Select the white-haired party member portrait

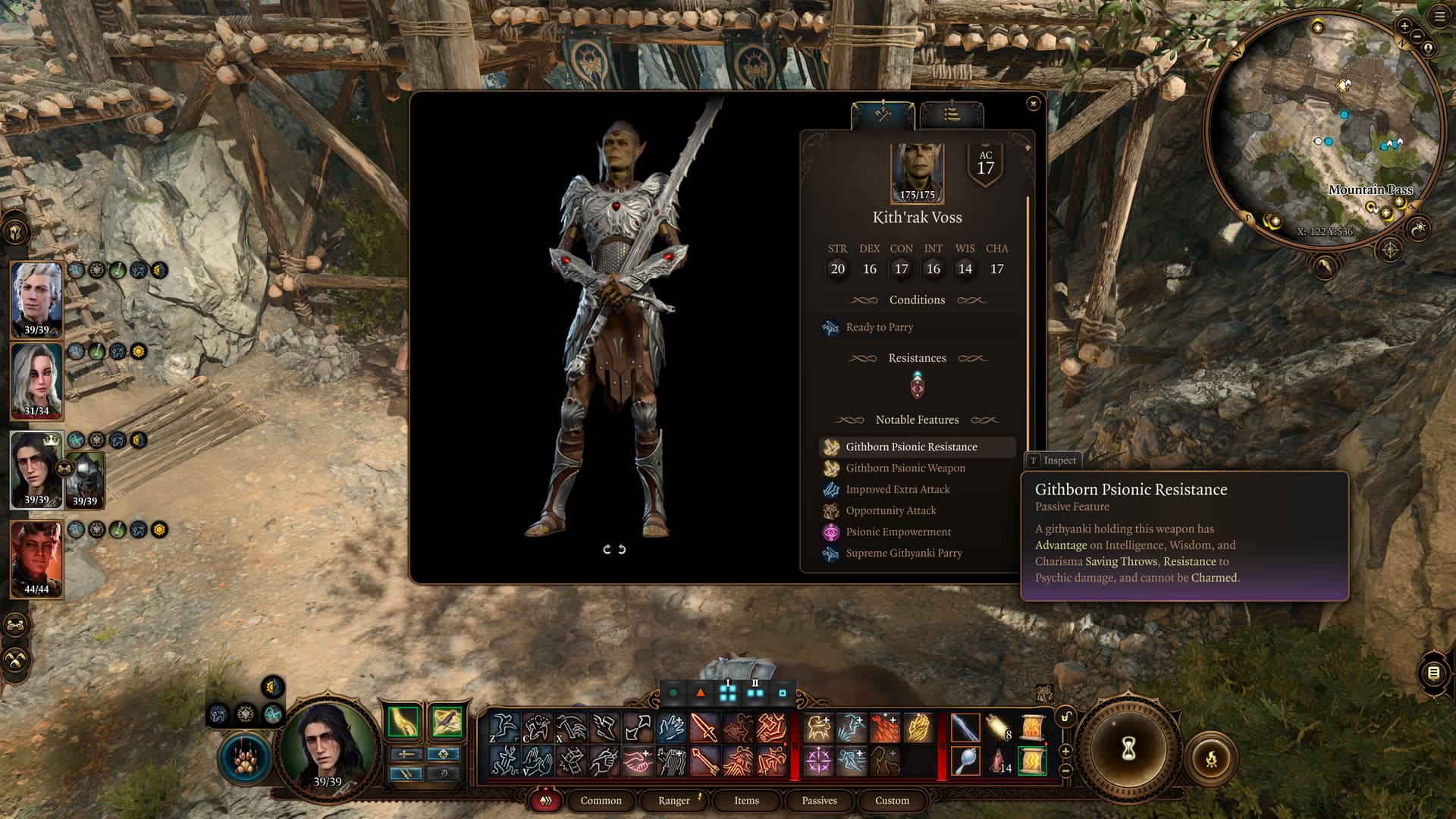pyautogui.click(x=36, y=297)
